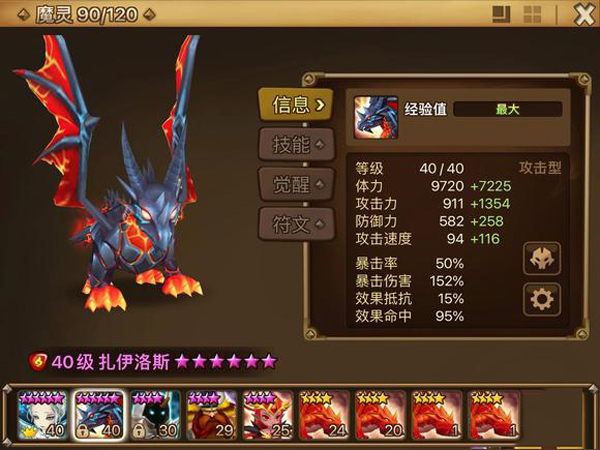Select the four-square grid view icon
Viewport: 600px width, 450px height.
pos(533,14)
